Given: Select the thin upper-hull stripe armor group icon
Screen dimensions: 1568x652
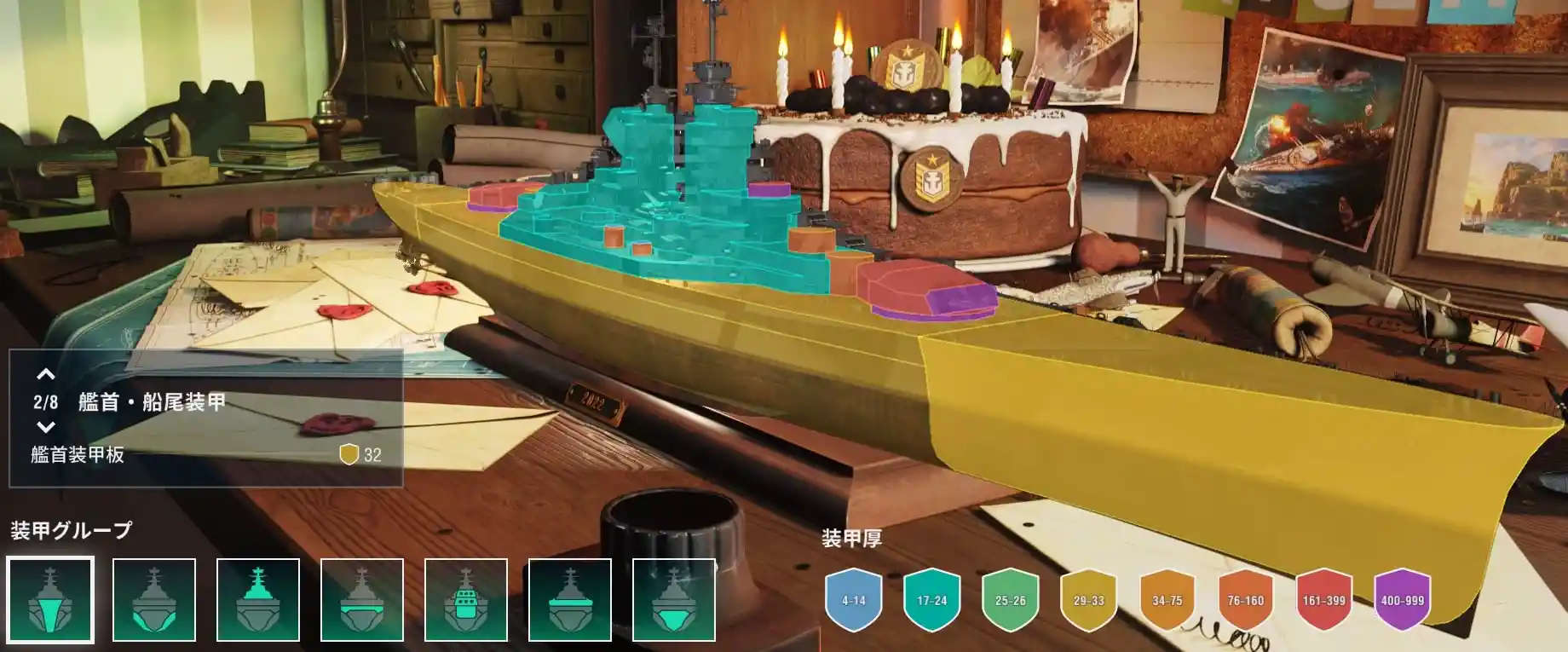Looking at the screenshot, I should 362,599.
